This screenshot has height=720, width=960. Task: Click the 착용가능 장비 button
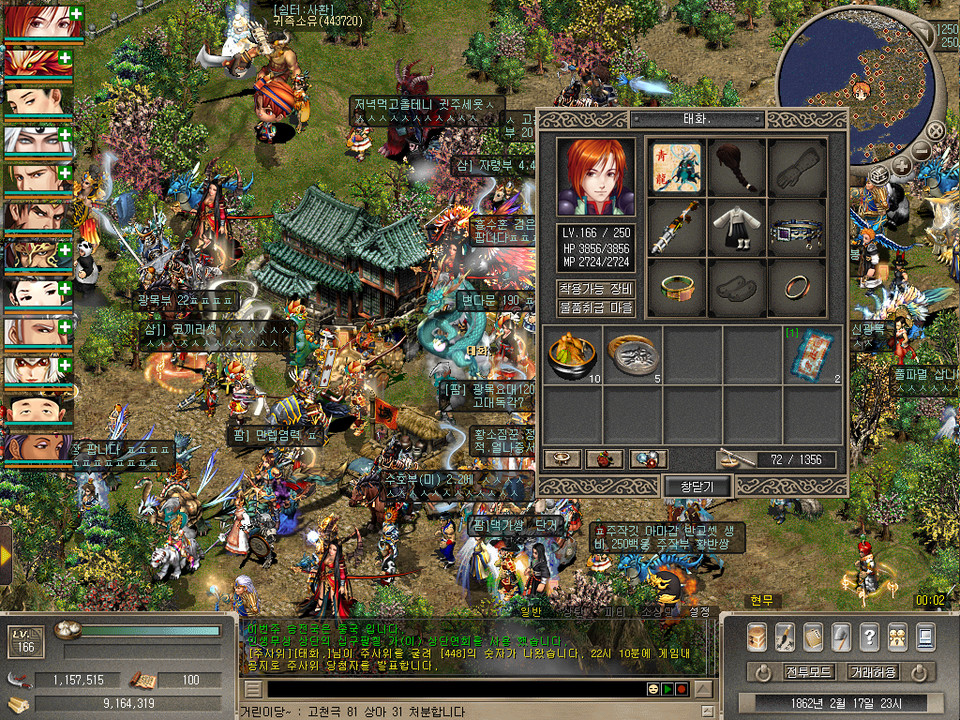coord(595,289)
